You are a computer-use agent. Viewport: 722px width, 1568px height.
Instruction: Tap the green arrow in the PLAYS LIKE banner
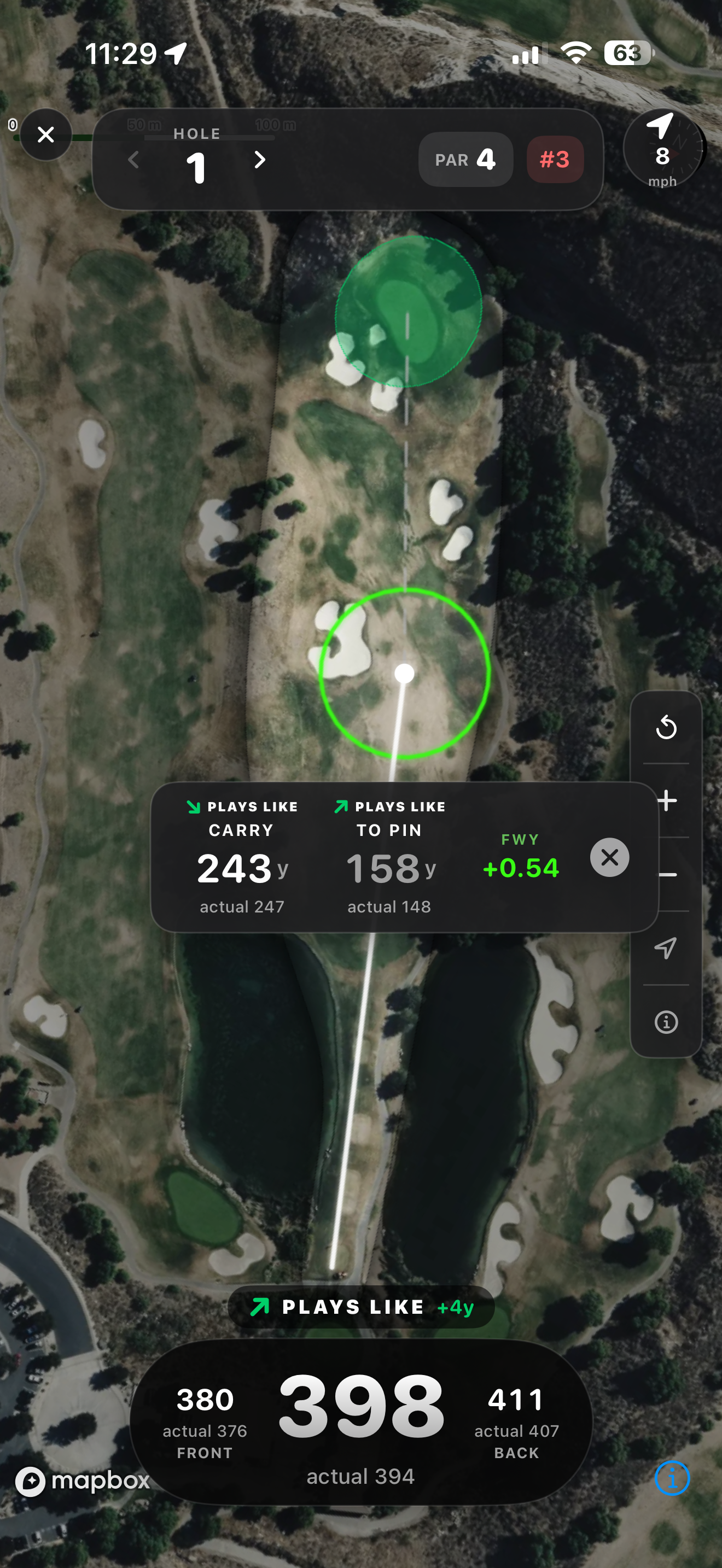click(260, 1305)
